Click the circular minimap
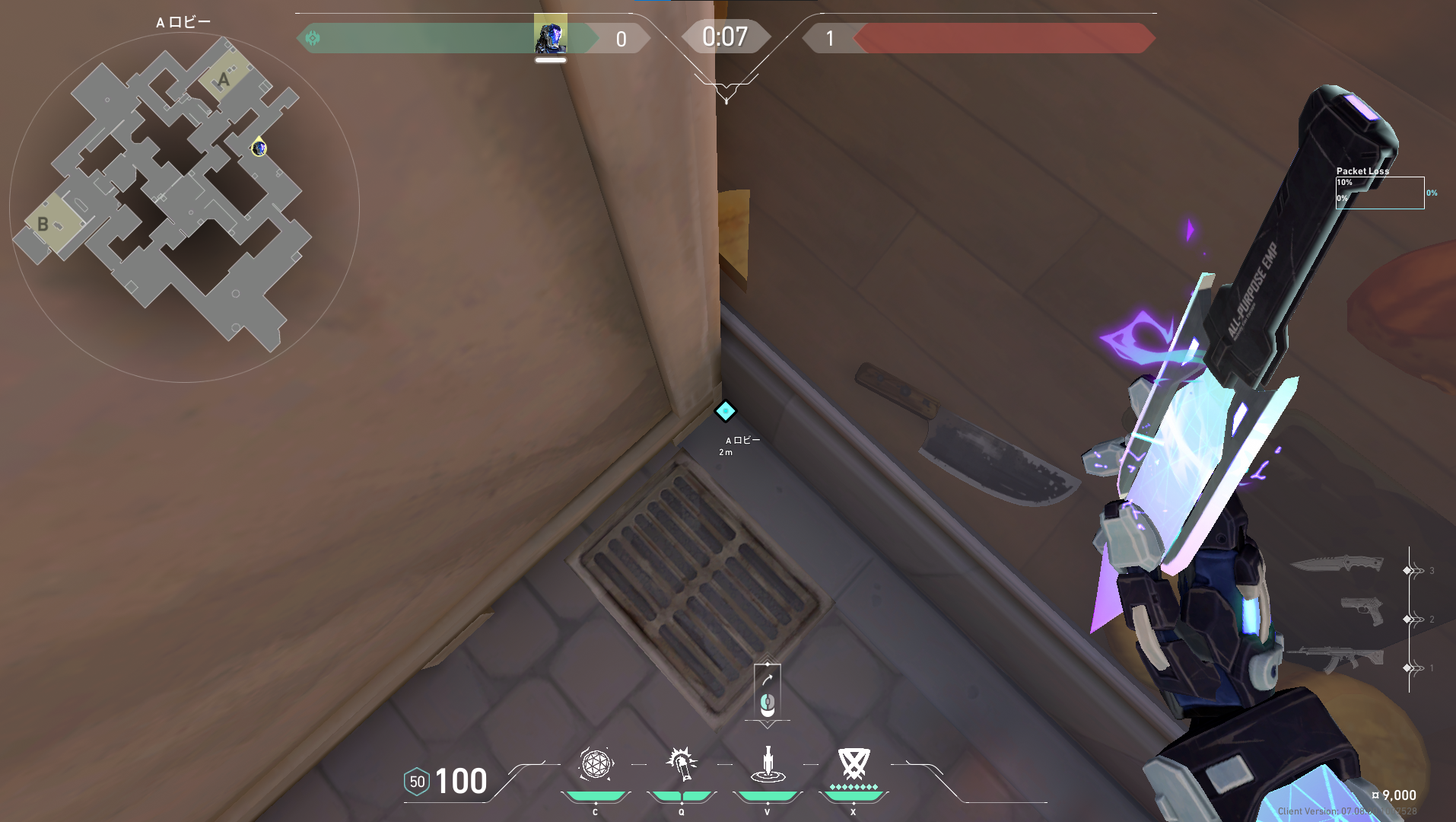Screen dimensions: 1456x822 tap(183, 207)
